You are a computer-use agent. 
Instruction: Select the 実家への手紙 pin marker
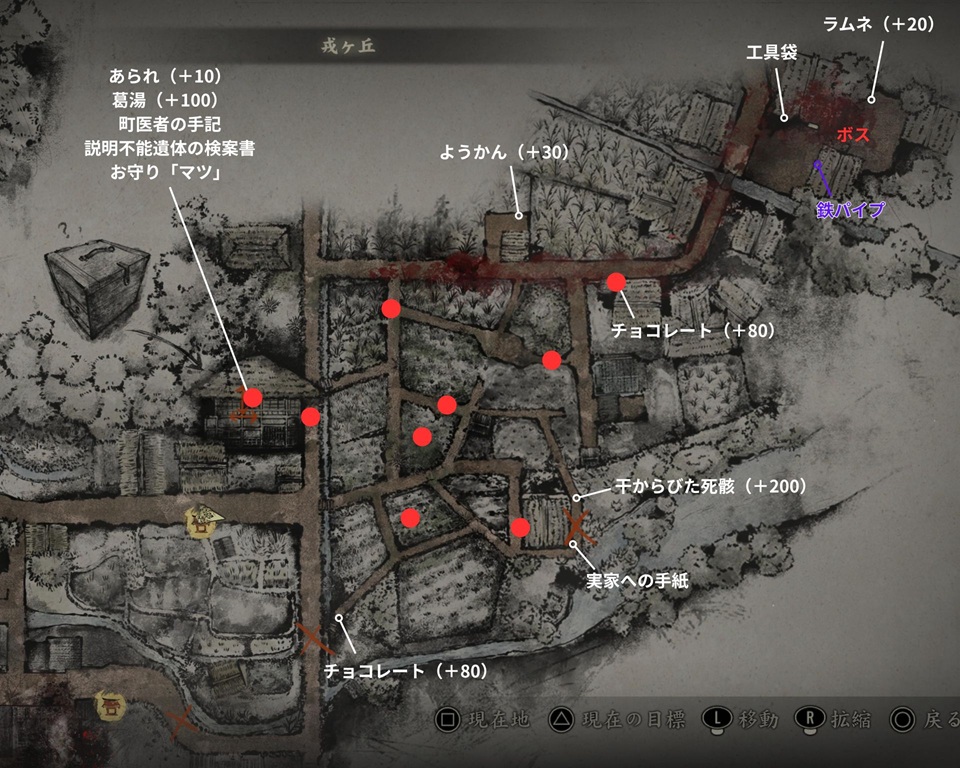pyautogui.click(x=573, y=543)
